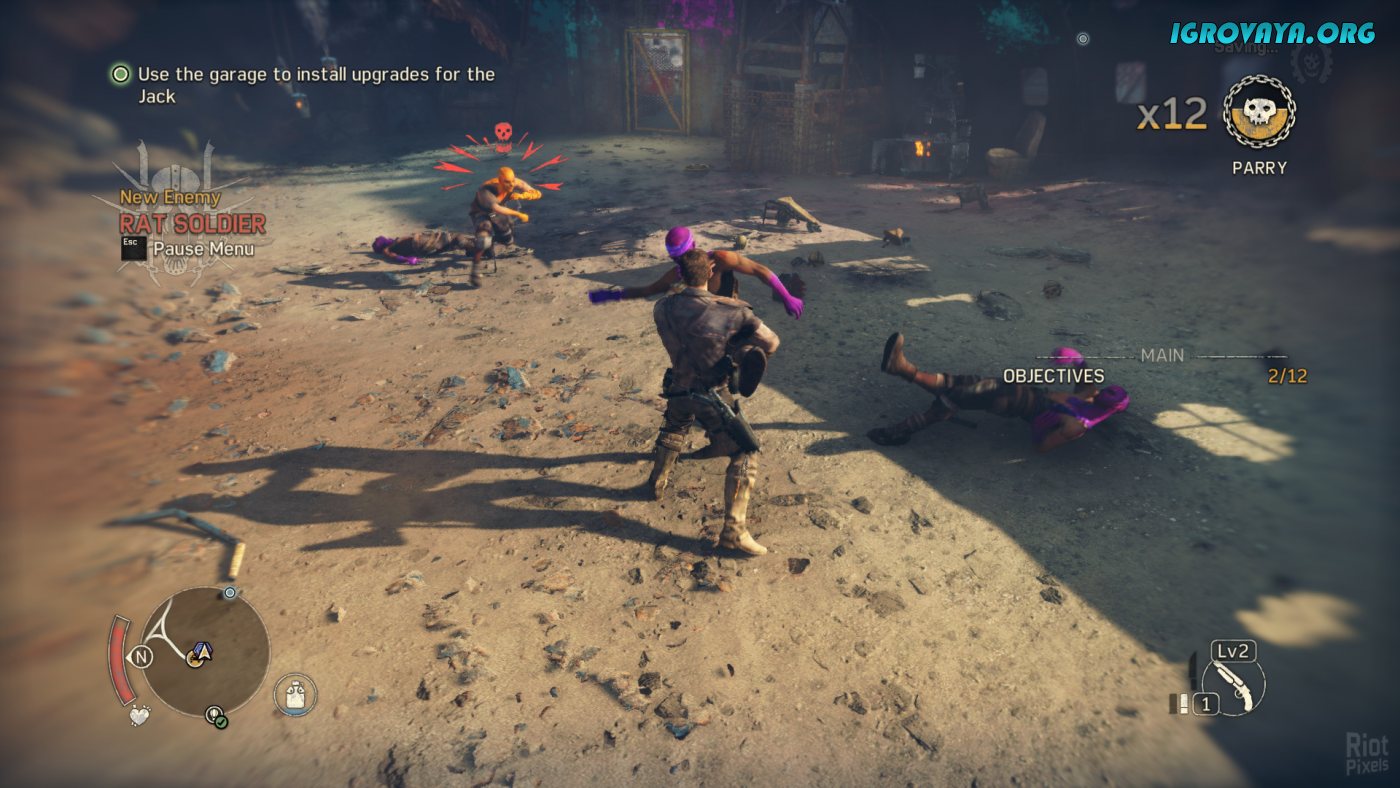Click the circular minimap

(204, 651)
